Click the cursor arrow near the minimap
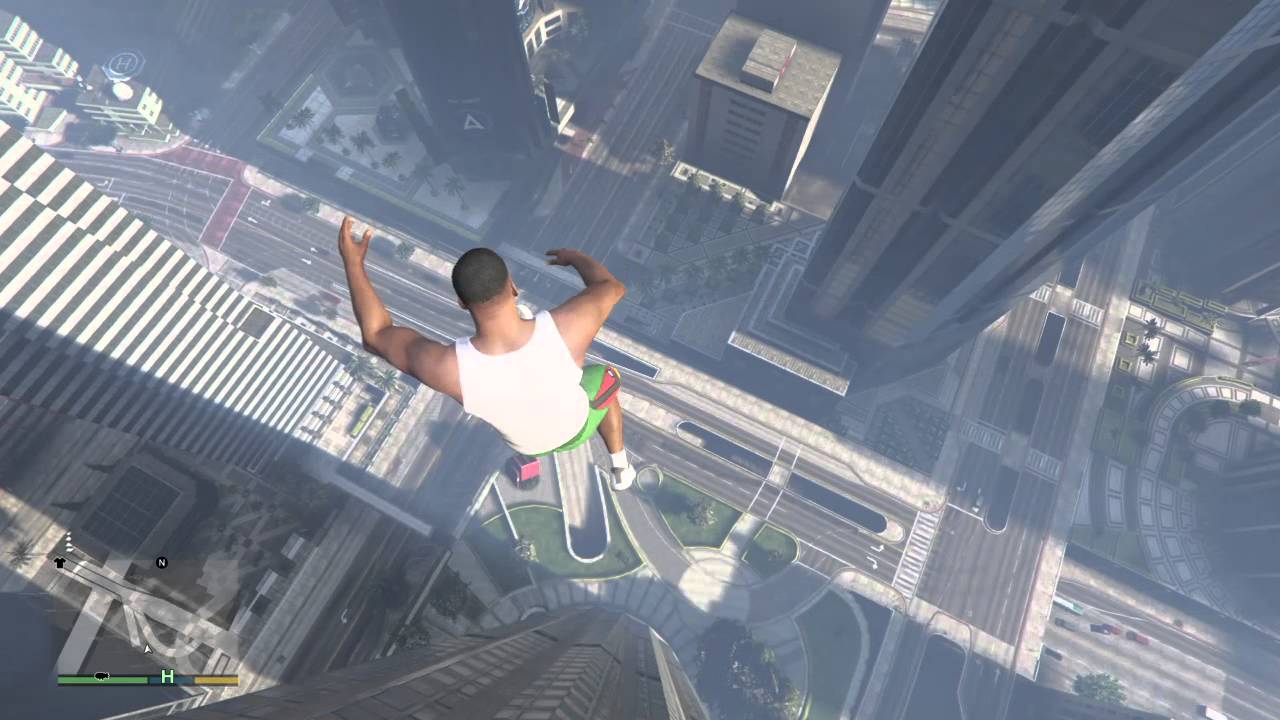The image size is (1280, 720). coord(148,650)
